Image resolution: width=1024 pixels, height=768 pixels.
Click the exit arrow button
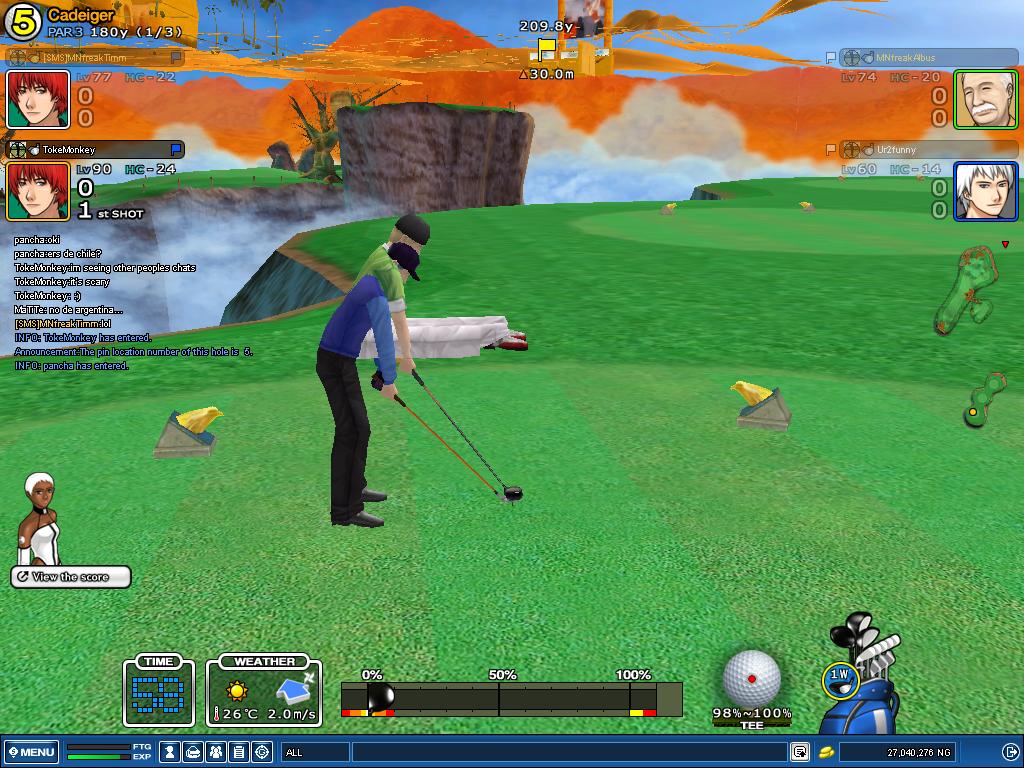pos(1010,752)
